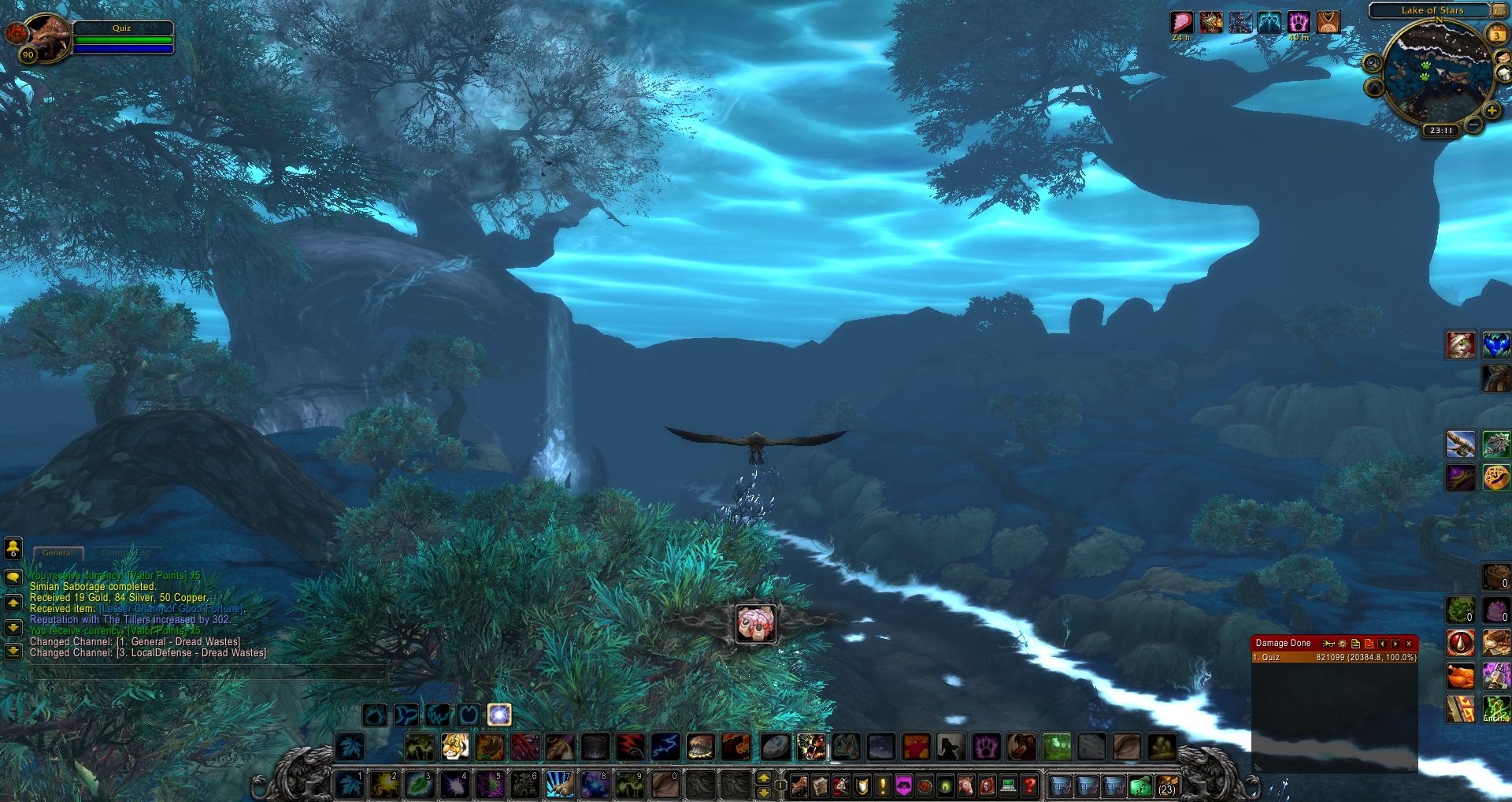
Task: Switch to the General chat tab
Action: pyautogui.click(x=57, y=553)
